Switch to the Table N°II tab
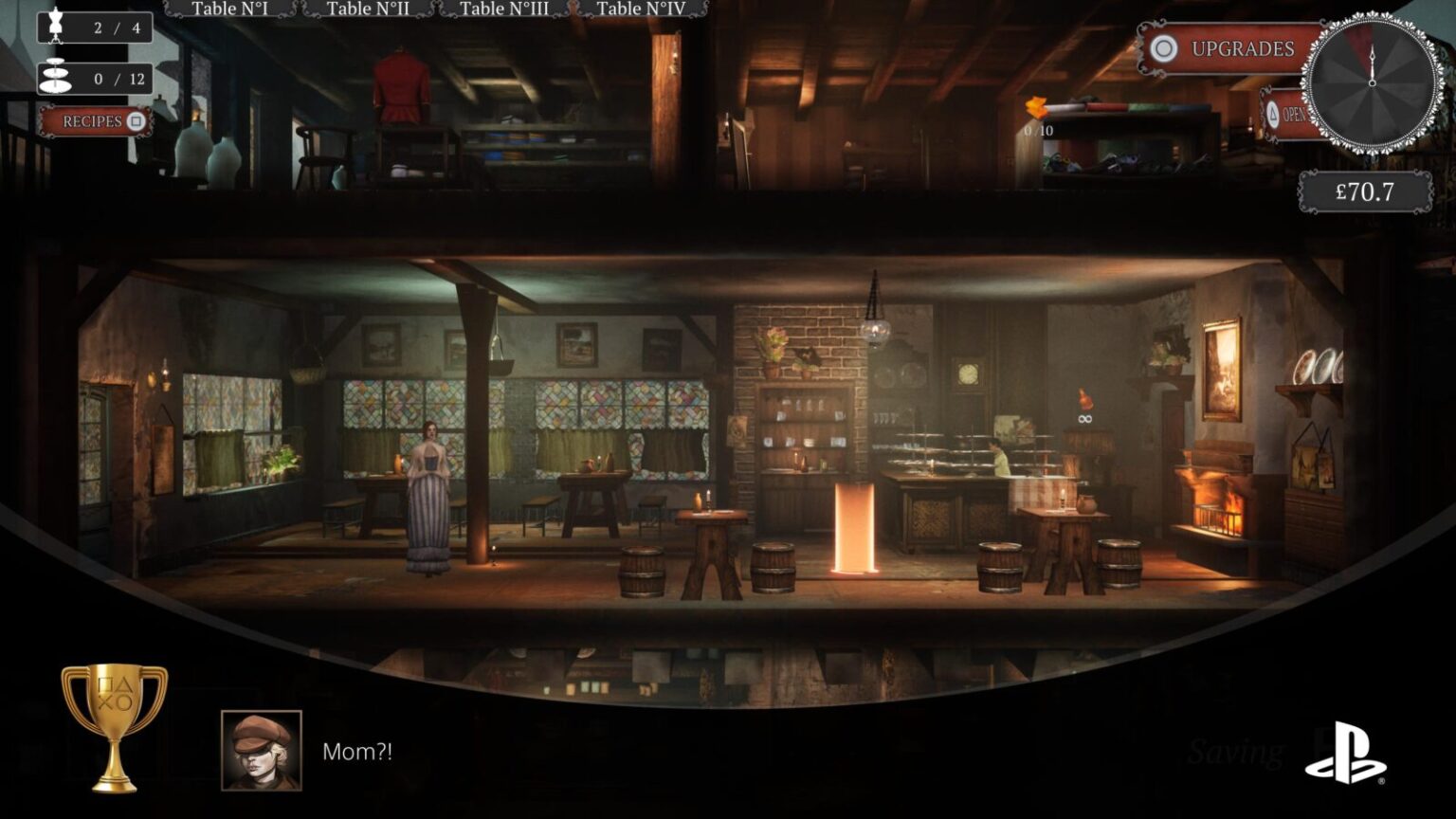1456x819 pixels. tap(368, 9)
